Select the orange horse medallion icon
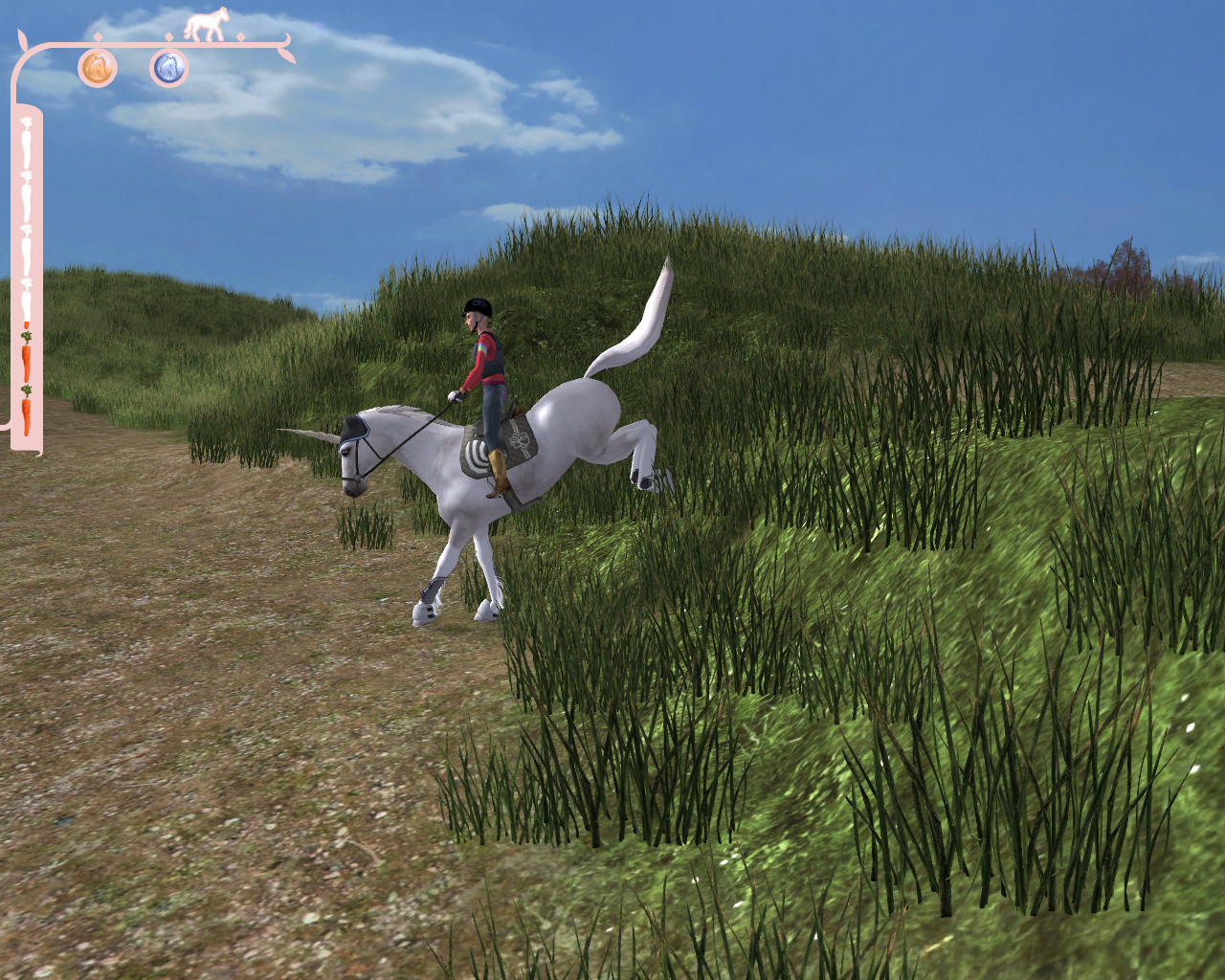The image size is (1225, 980). point(96,69)
